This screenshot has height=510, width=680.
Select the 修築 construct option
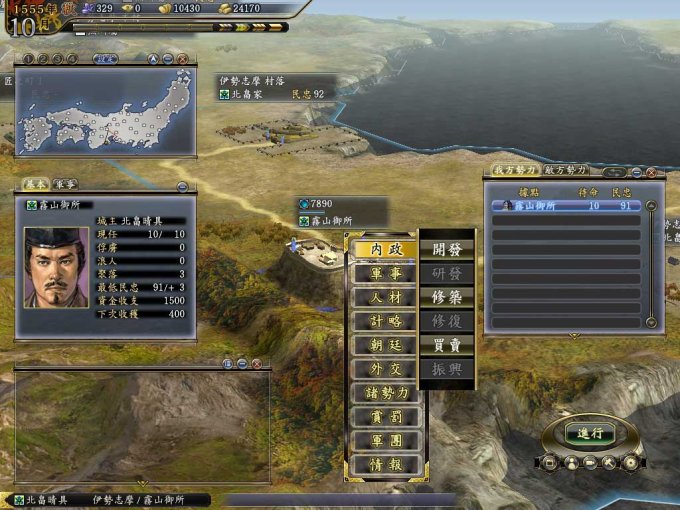coord(447,297)
